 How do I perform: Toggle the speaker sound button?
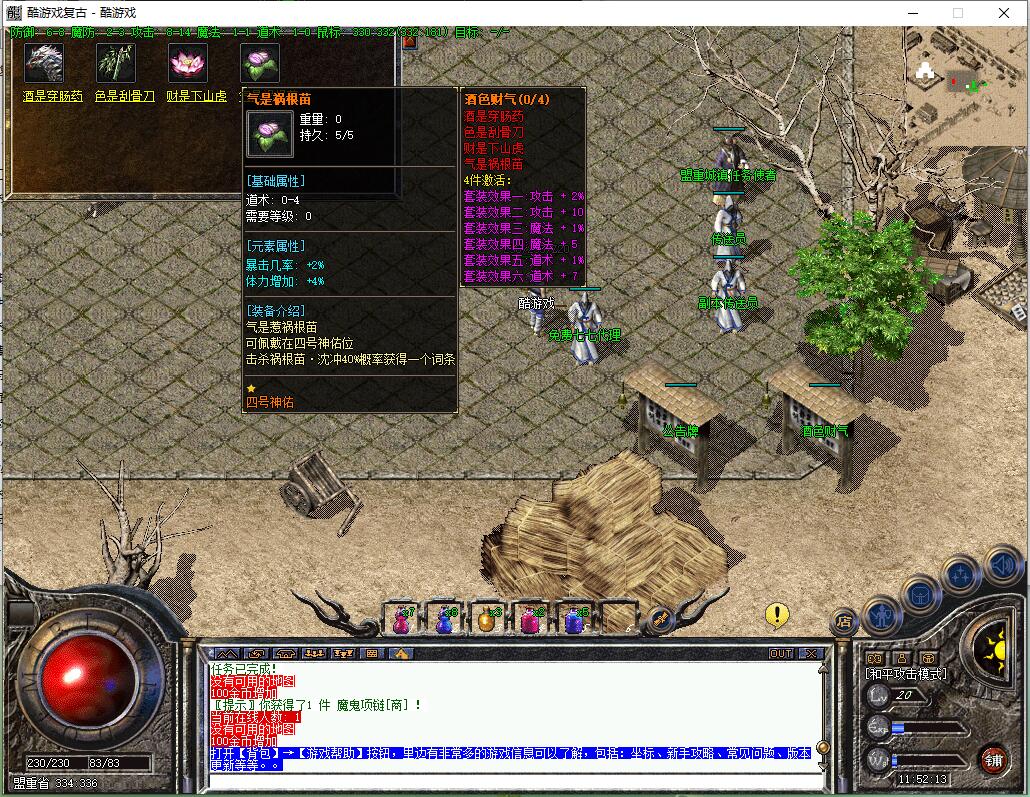click(1003, 565)
